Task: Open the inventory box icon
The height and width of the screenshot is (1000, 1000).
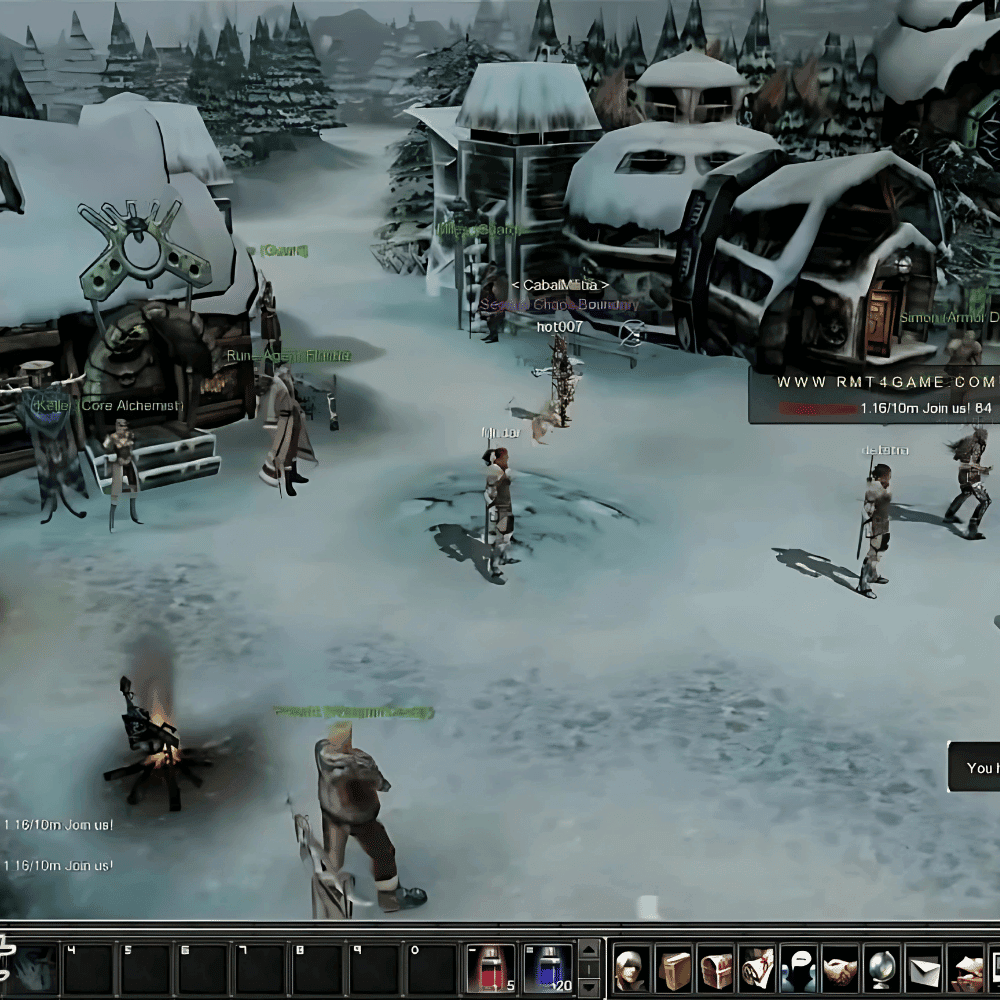Action: [x=675, y=969]
